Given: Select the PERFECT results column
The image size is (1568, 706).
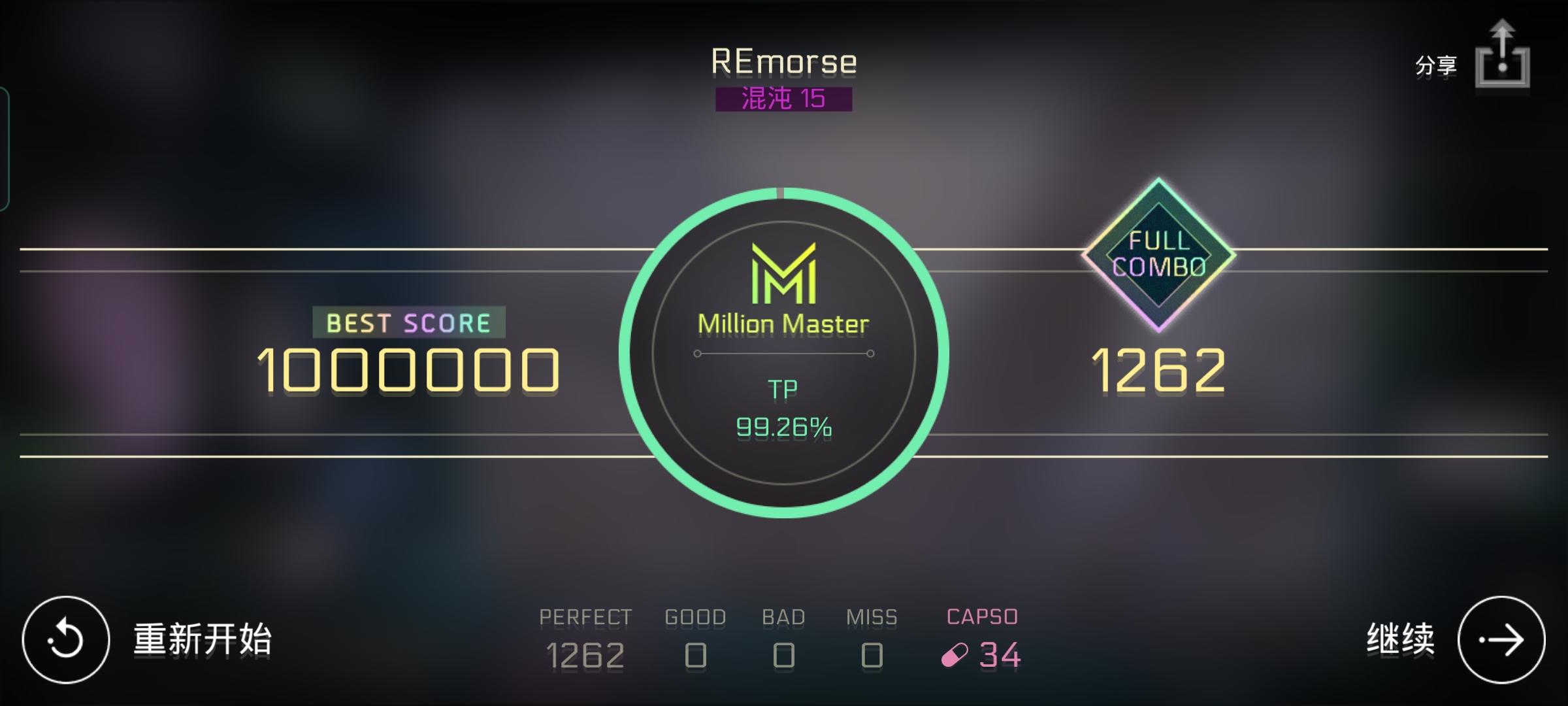Looking at the screenshot, I should coord(585,635).
